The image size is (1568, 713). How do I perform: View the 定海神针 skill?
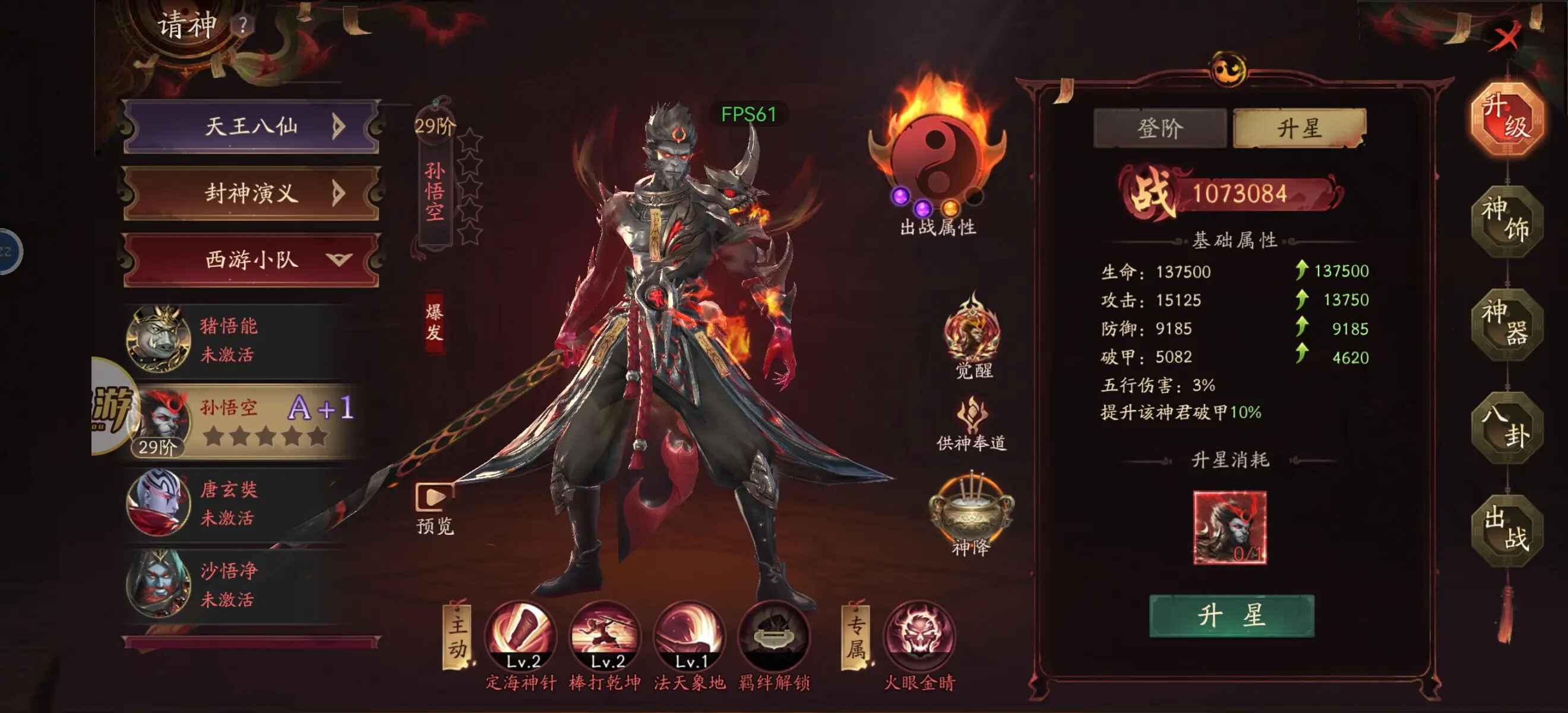(x=521, y=636)
